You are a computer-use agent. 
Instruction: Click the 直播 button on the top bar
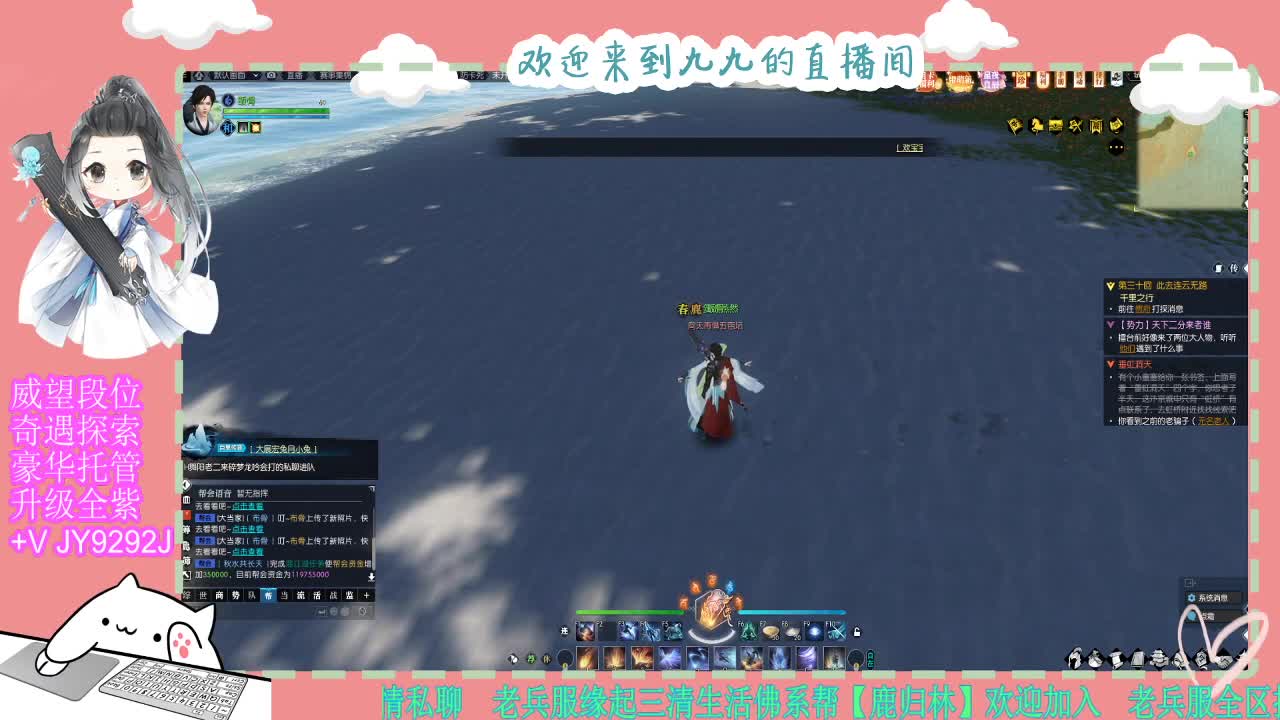point(296,75)
